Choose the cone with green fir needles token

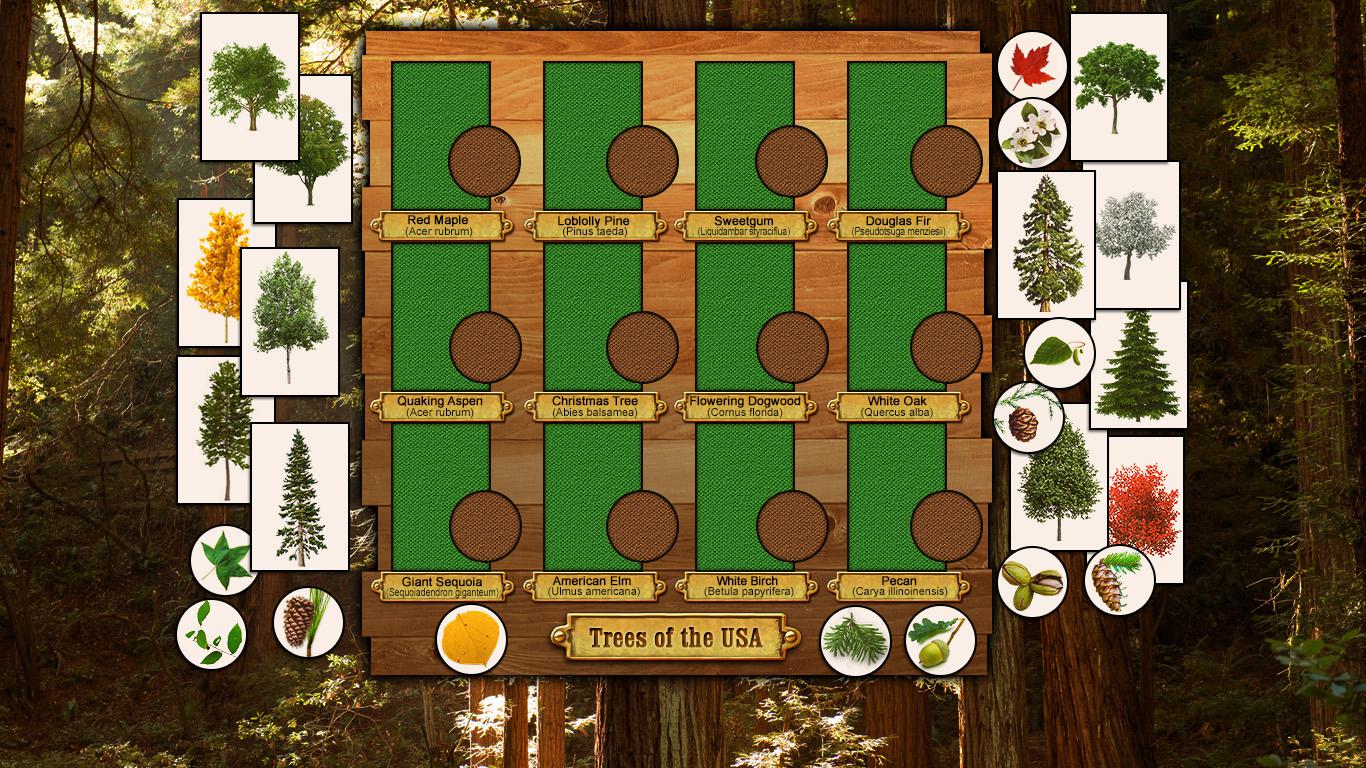click(1119, 580)
